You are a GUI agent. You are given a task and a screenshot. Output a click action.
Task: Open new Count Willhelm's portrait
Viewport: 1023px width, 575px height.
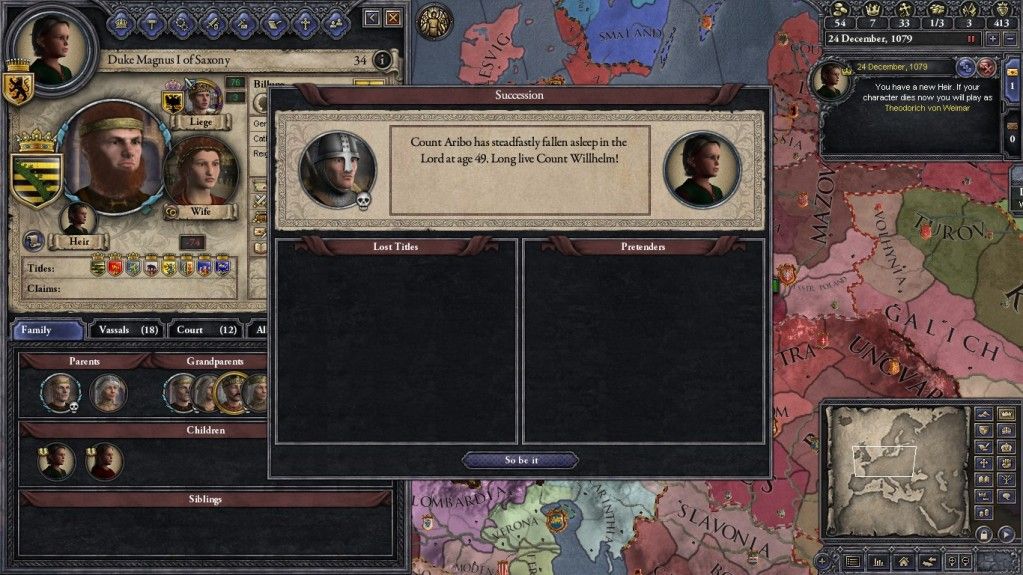(702, 168)
